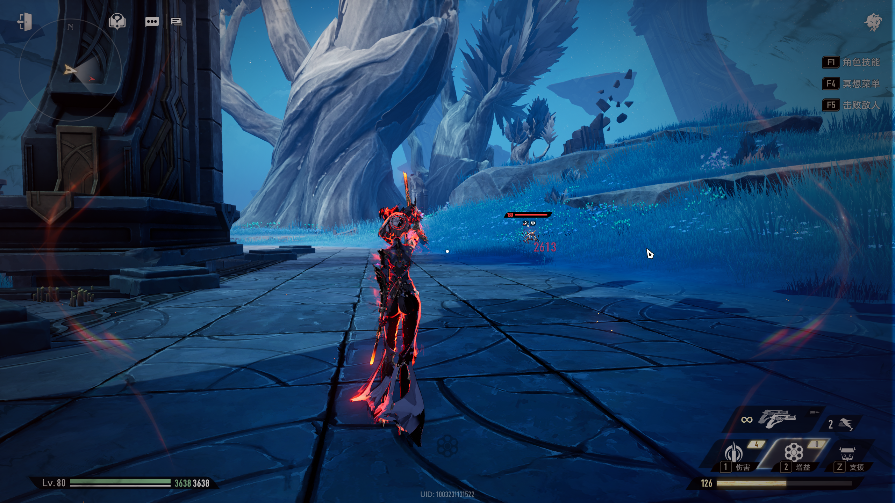
Task: Show the message log icon
Action: click(x=177, y=20)
